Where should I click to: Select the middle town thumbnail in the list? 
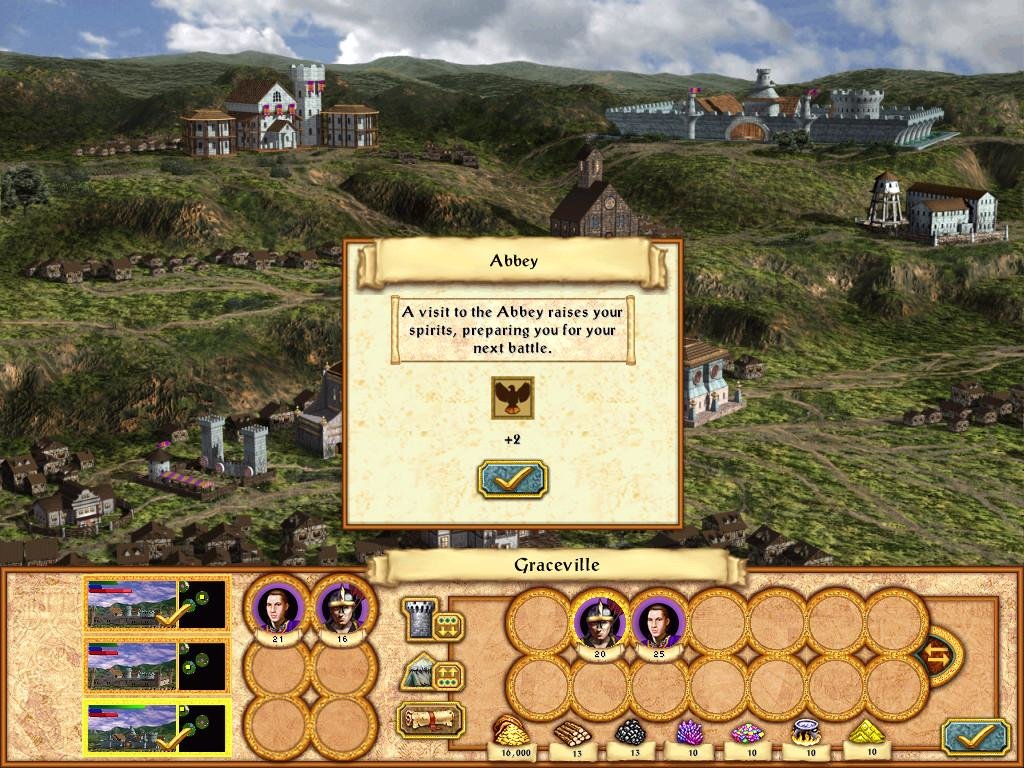(157, 665)
